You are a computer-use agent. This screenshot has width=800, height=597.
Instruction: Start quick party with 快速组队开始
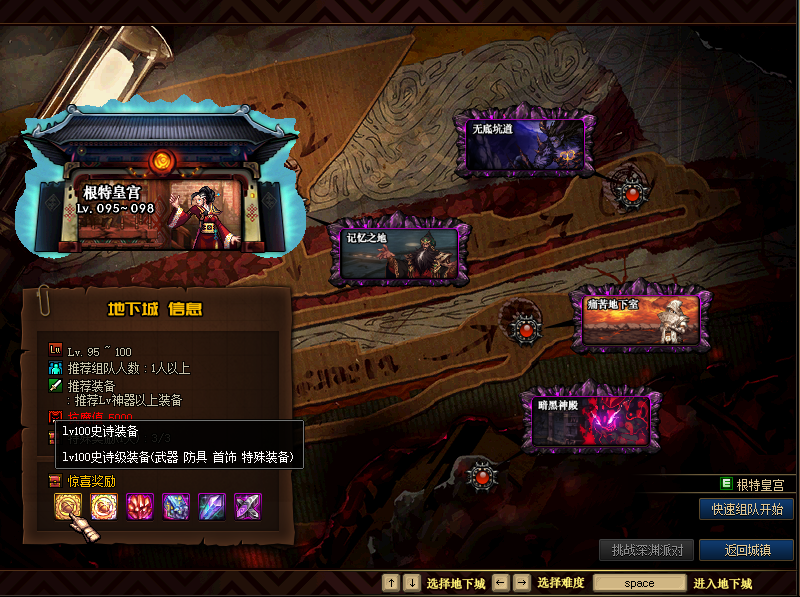(746, 509)
